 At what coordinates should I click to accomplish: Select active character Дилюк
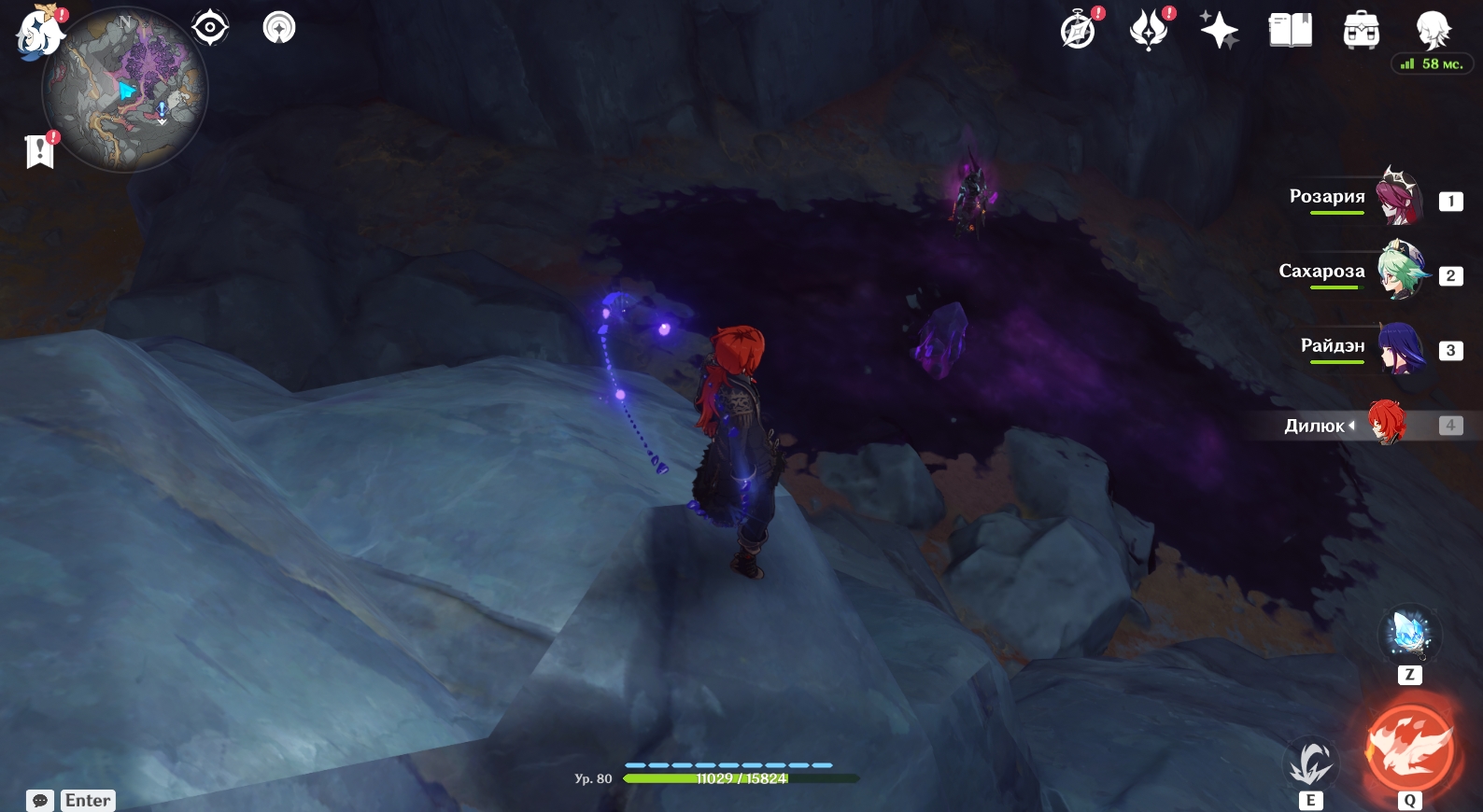(1386, 424)
